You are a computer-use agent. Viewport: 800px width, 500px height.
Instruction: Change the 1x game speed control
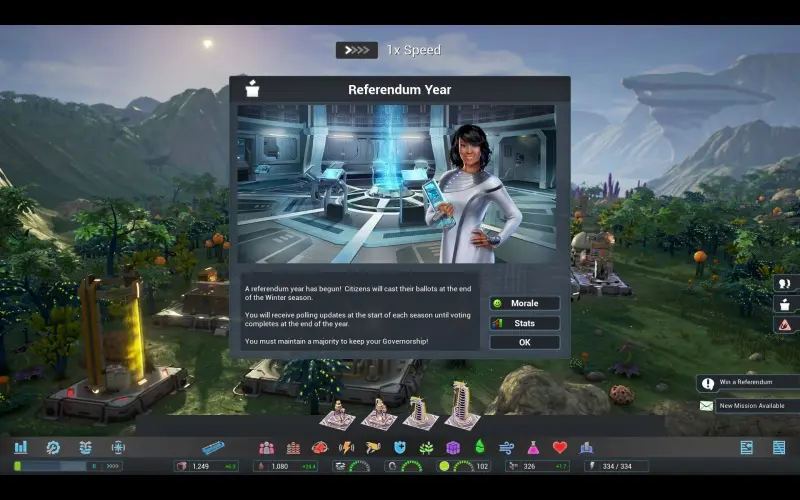pos(357,50)
